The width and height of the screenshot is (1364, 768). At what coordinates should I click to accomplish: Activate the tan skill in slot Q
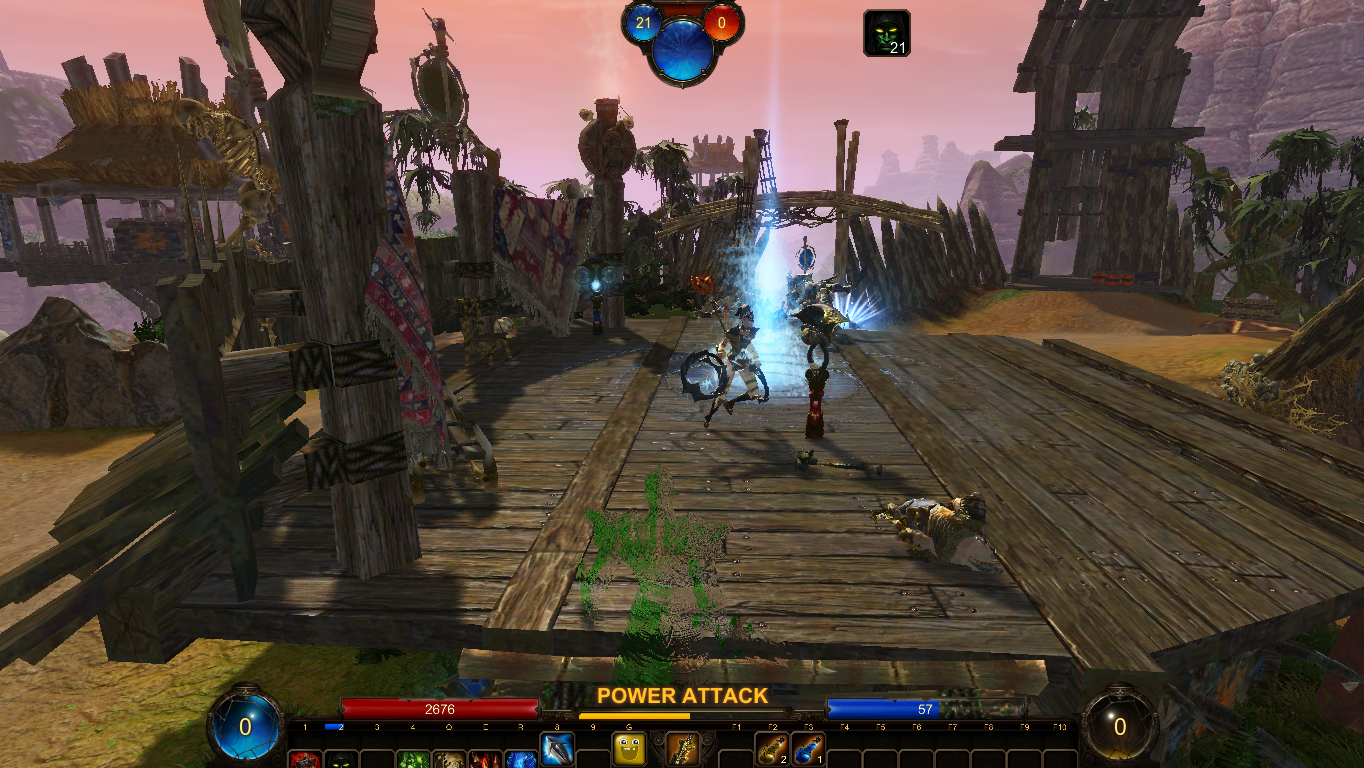point(449,760)
